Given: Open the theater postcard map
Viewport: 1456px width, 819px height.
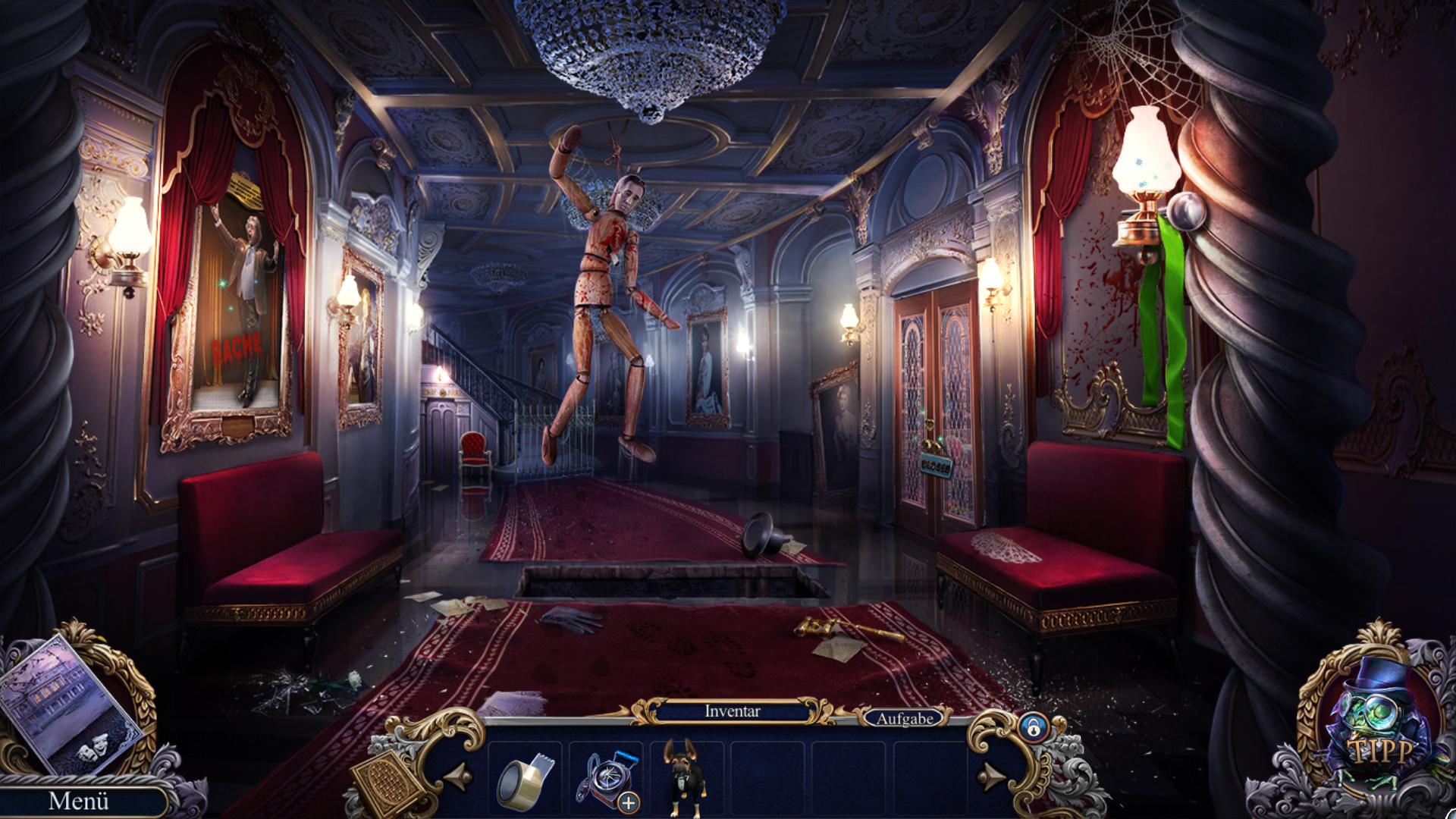Looking at the screenshot, I should point(71,702).
